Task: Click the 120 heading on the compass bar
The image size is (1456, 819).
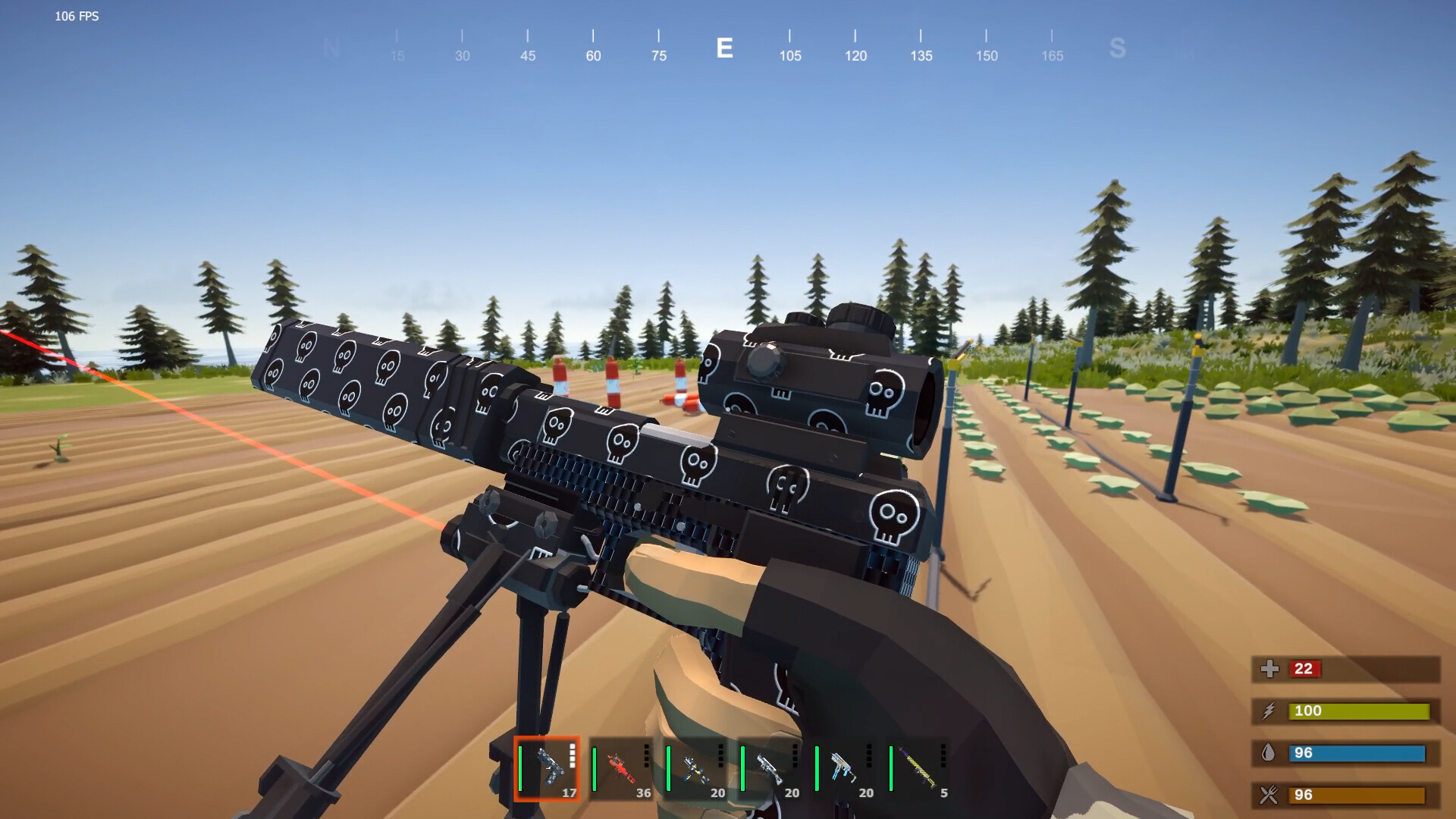Action: tap(855, 55)
